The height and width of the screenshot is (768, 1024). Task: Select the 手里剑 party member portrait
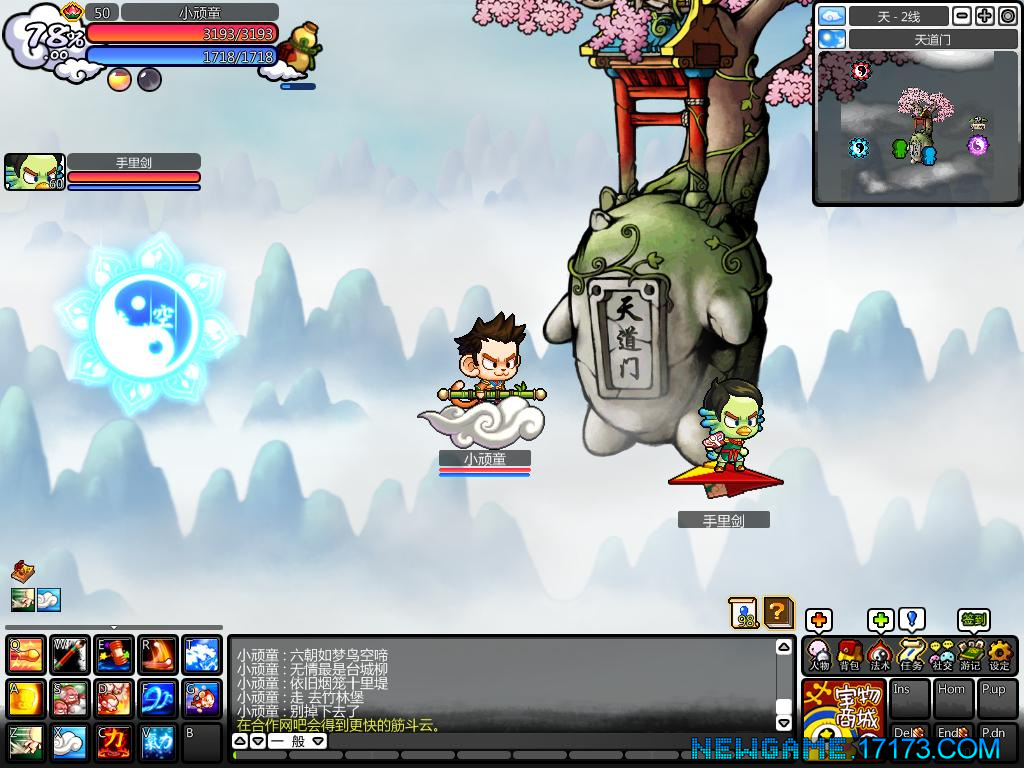[x=34, y=172]
